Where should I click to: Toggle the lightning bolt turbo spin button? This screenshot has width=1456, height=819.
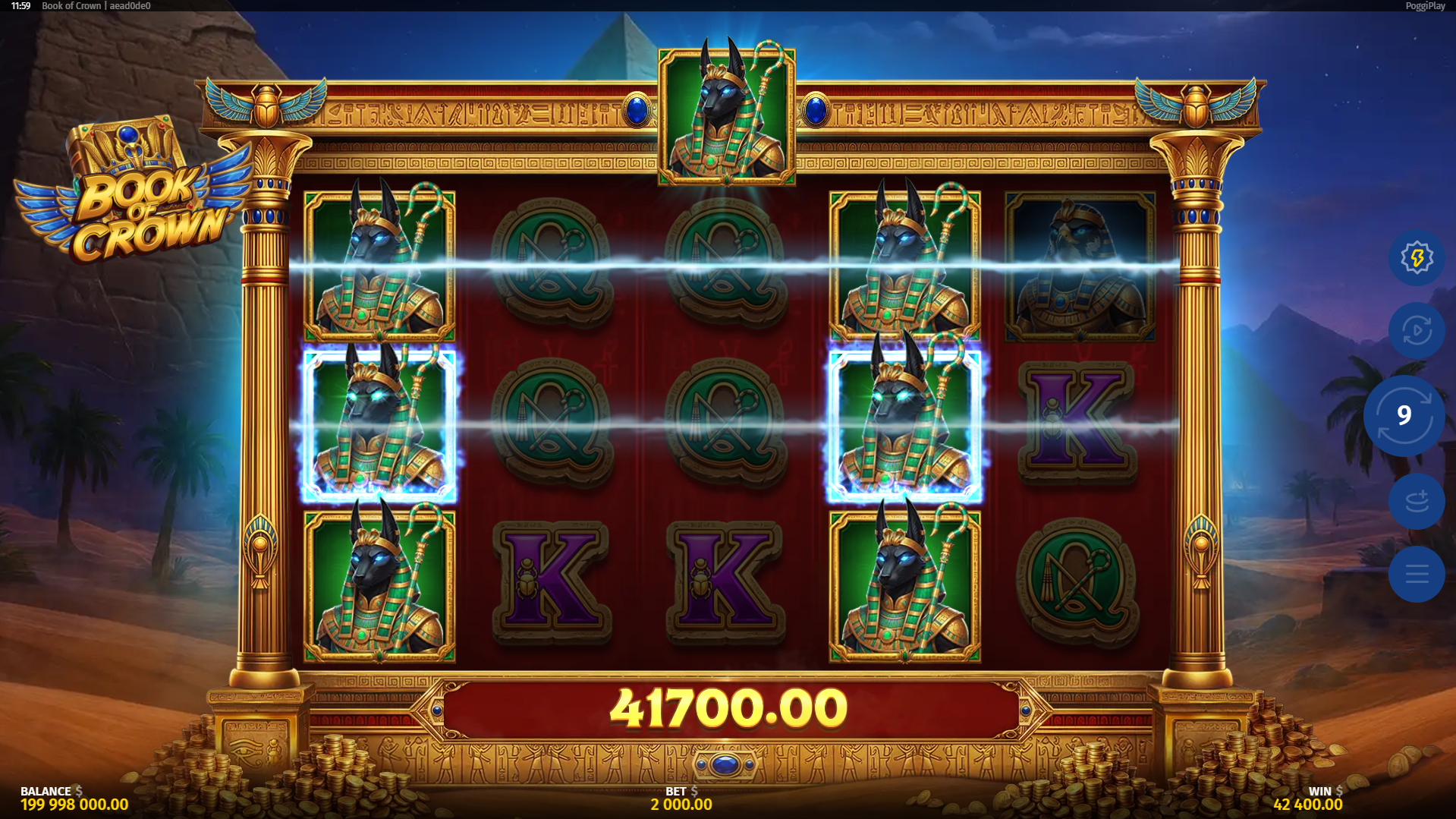1416,258
